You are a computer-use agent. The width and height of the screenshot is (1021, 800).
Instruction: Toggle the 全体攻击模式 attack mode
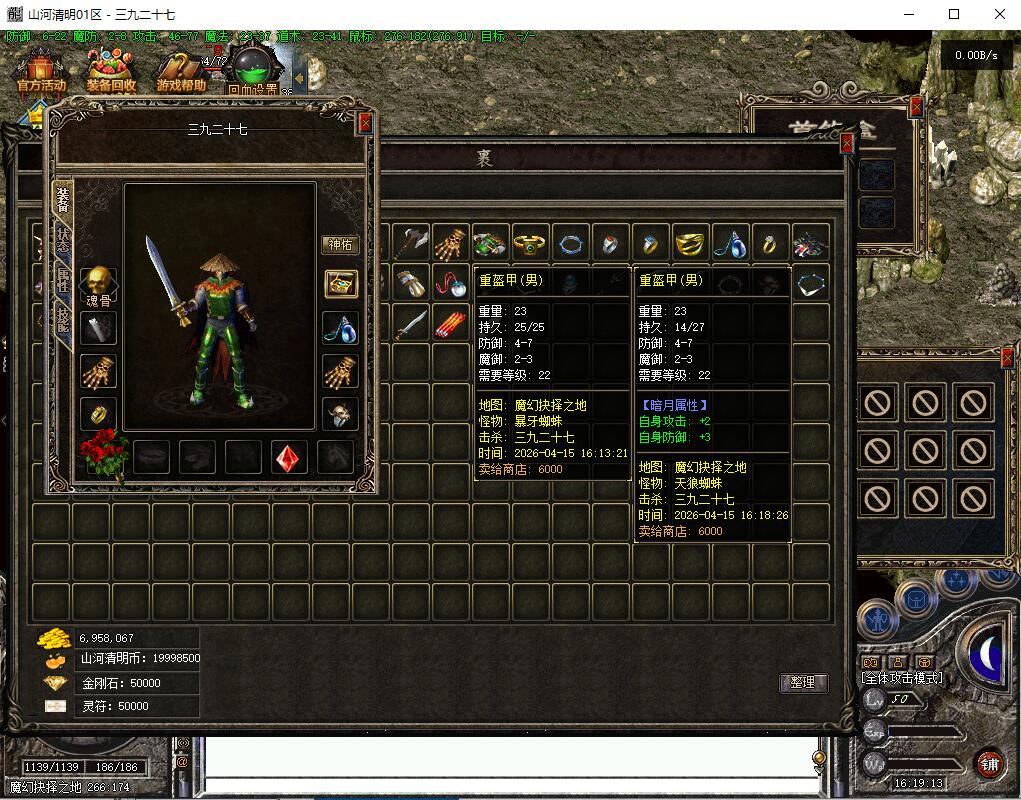901,677
